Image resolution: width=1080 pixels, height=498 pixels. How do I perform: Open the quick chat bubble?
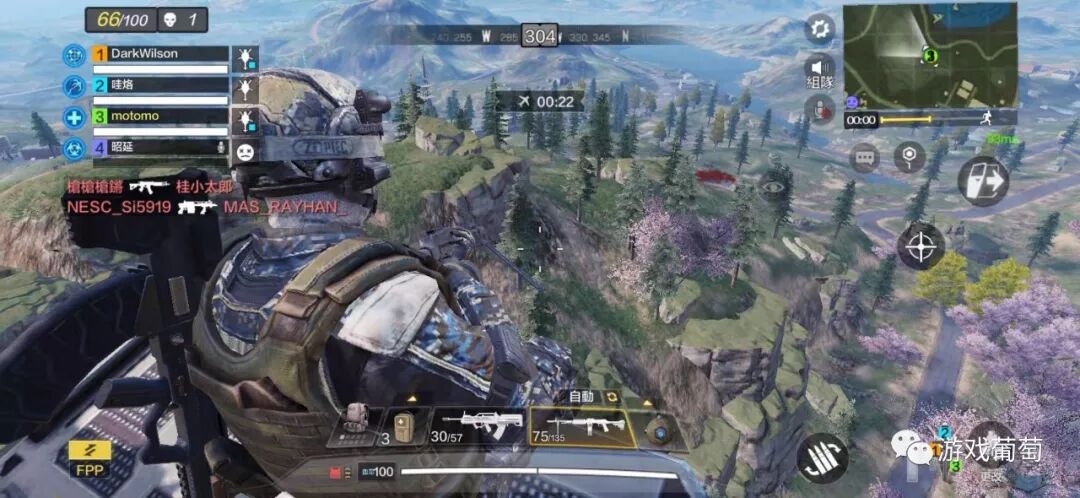point(864,157)
